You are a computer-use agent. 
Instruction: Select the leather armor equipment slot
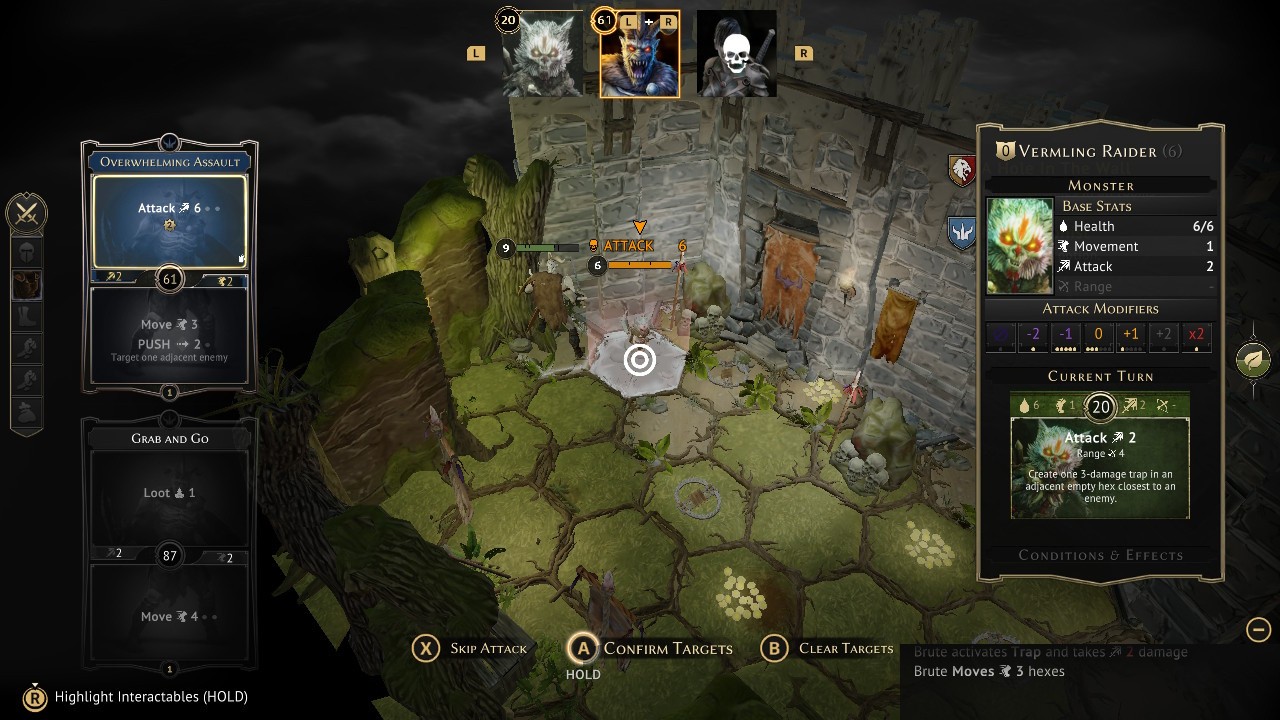coord(27,284)
